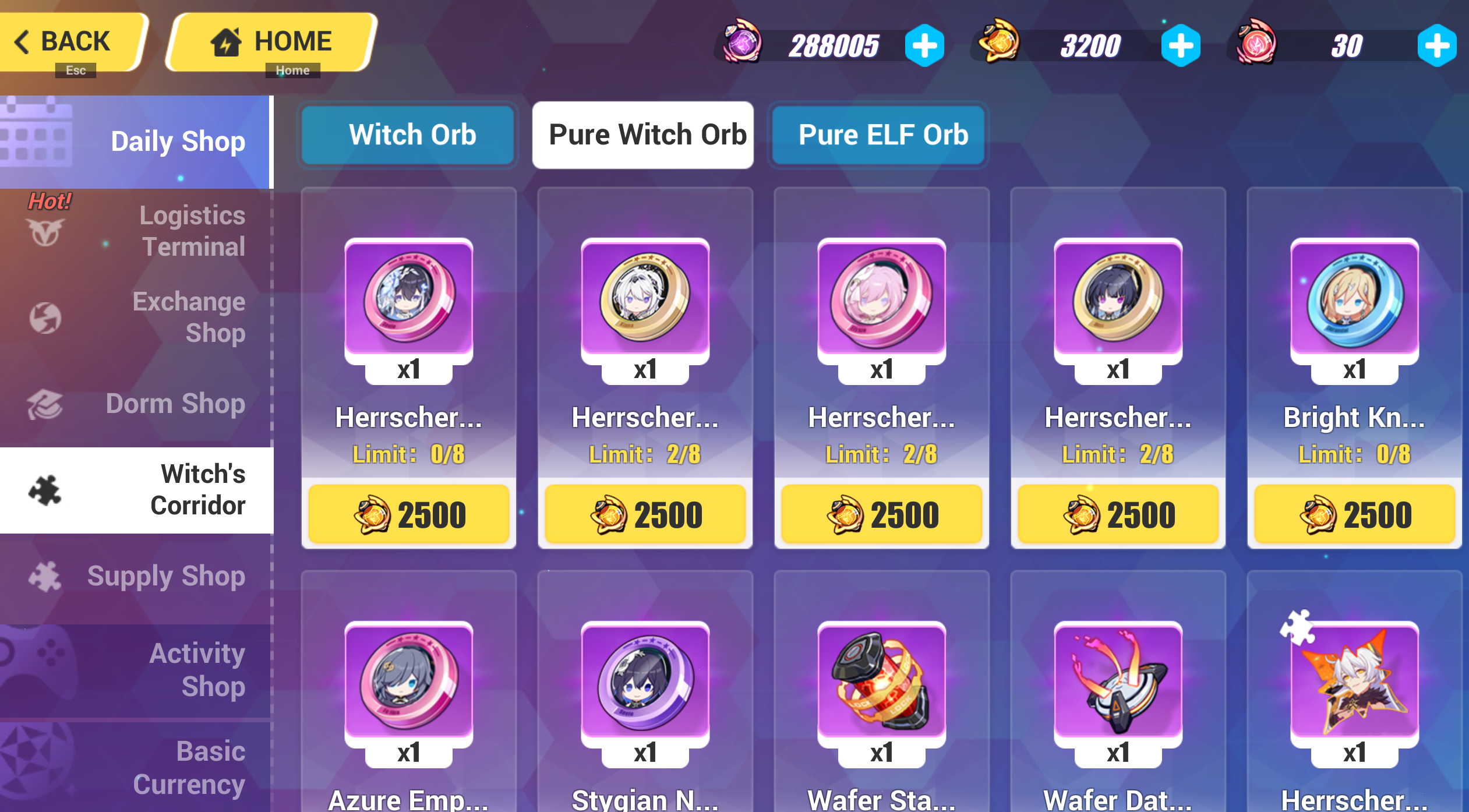1469x812 pixels.
Task: Switch to the Pure Witch Orb tab
Action: point(642,134)
